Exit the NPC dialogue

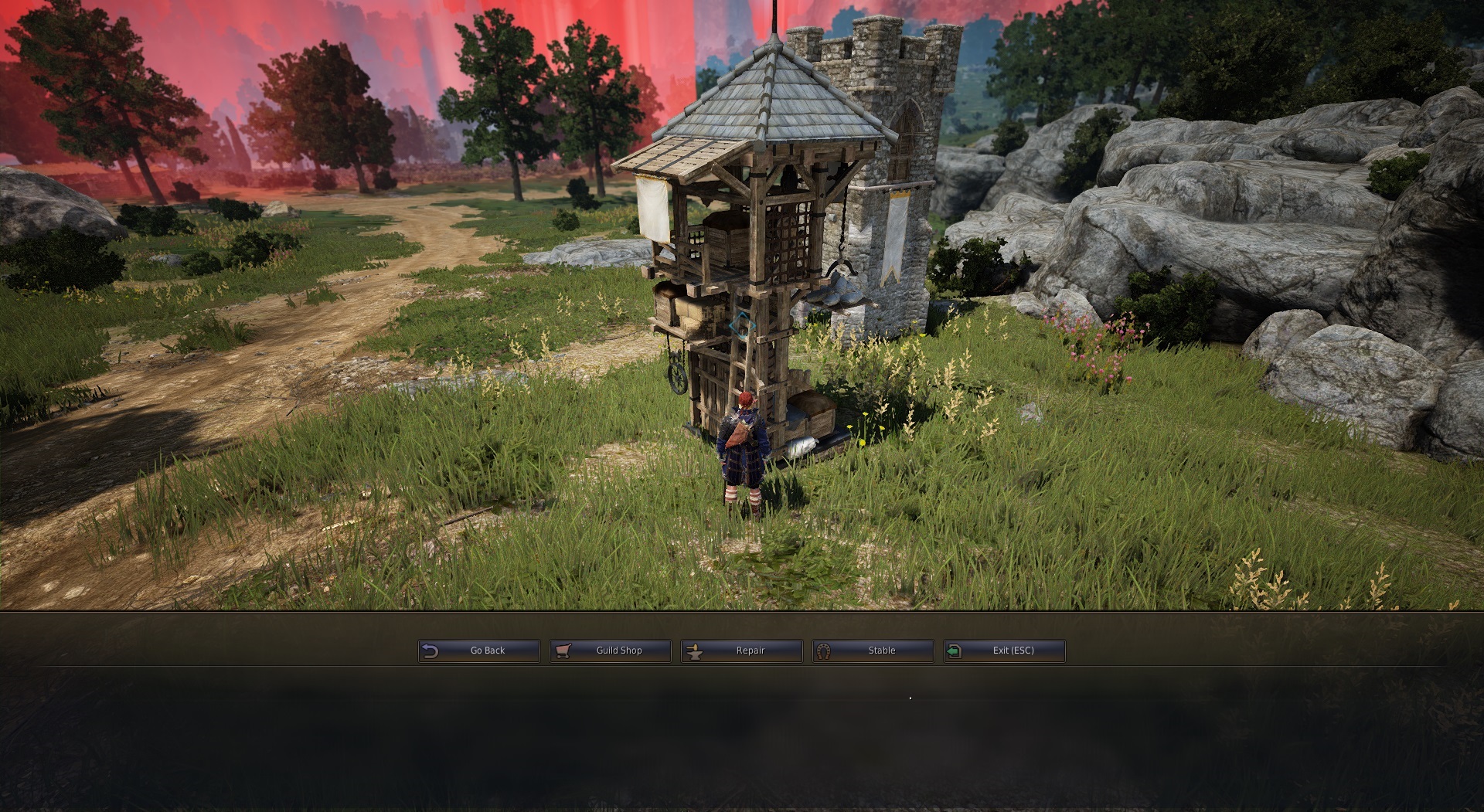[x=1005, y=651]
